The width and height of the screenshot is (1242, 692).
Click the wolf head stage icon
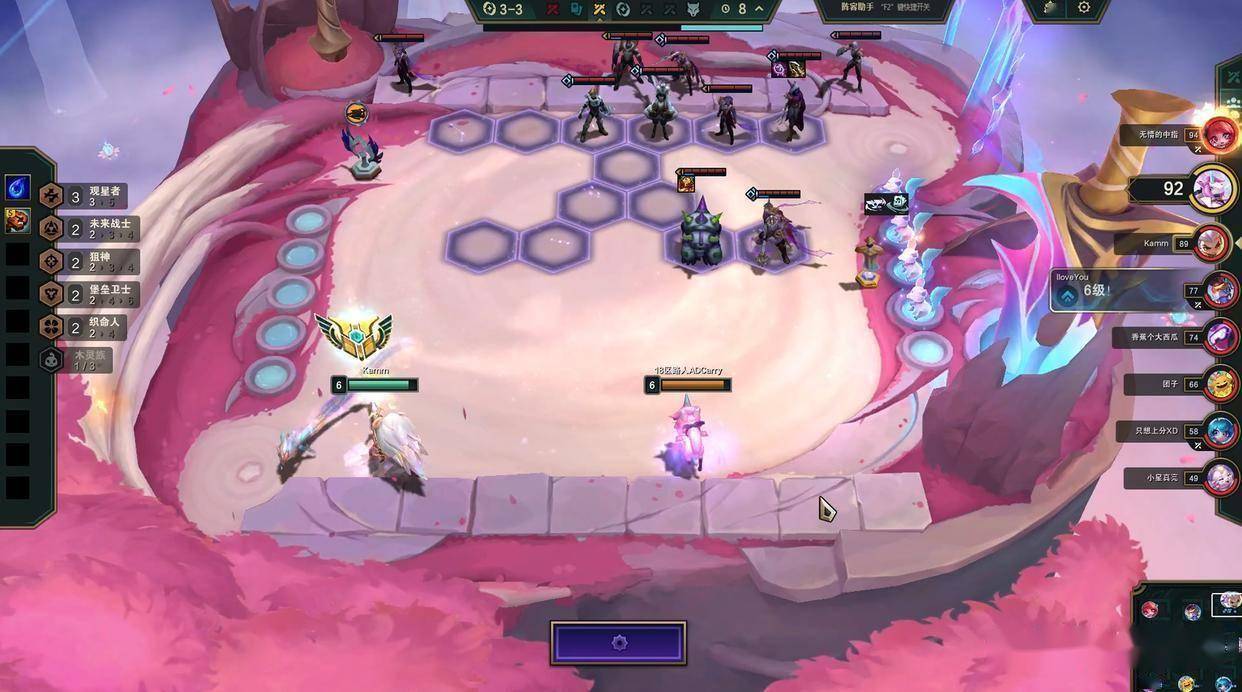coord(692,9)
